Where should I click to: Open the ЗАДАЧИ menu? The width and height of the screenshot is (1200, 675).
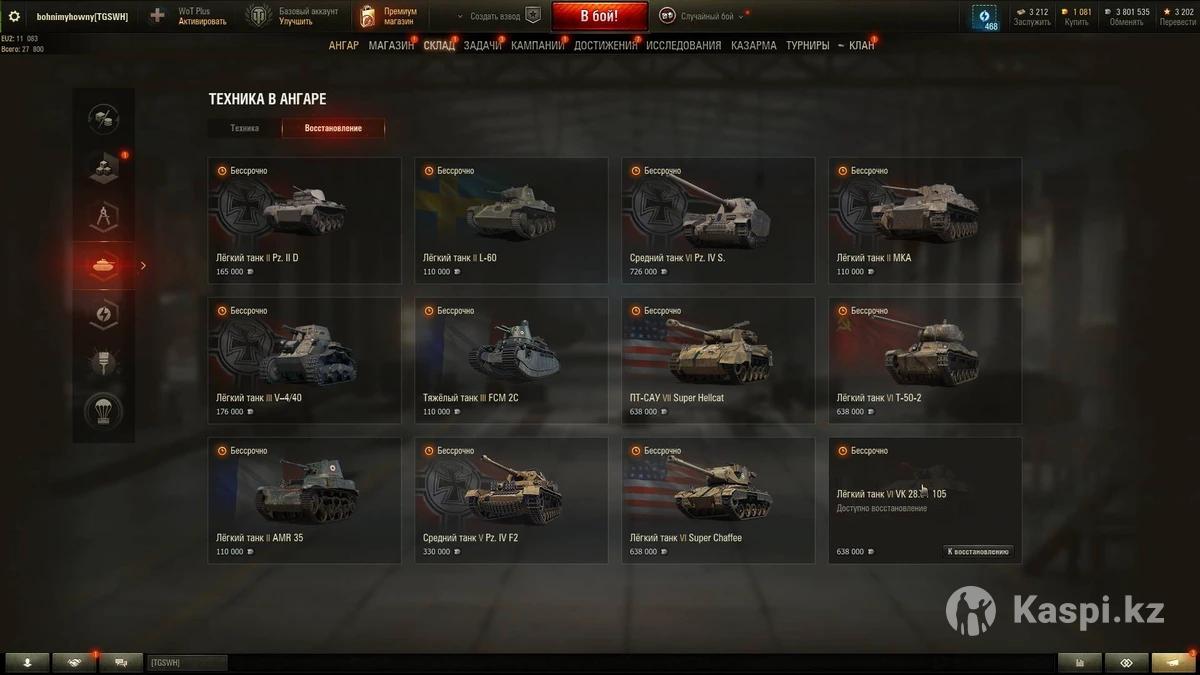pyautogui.click(x=482, y=45)
